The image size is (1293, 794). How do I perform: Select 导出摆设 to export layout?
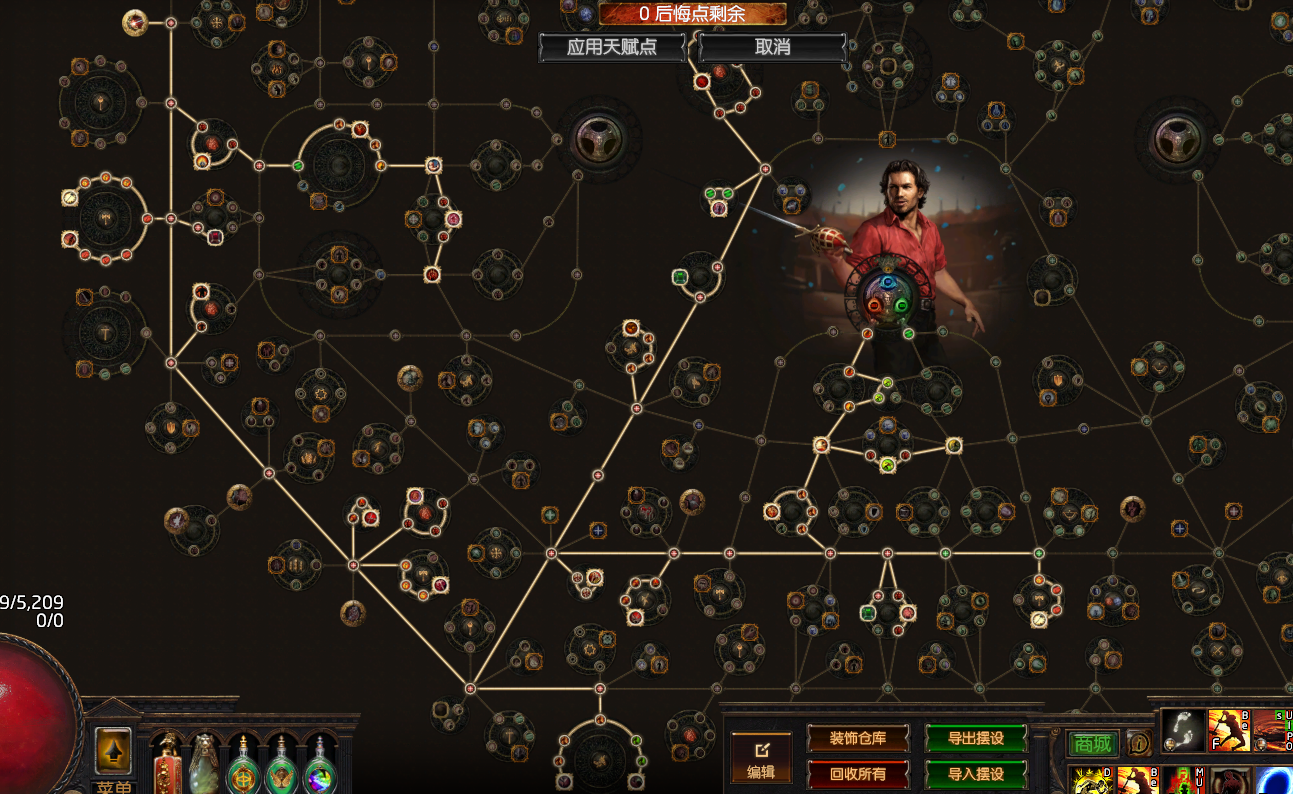(975, 739)
